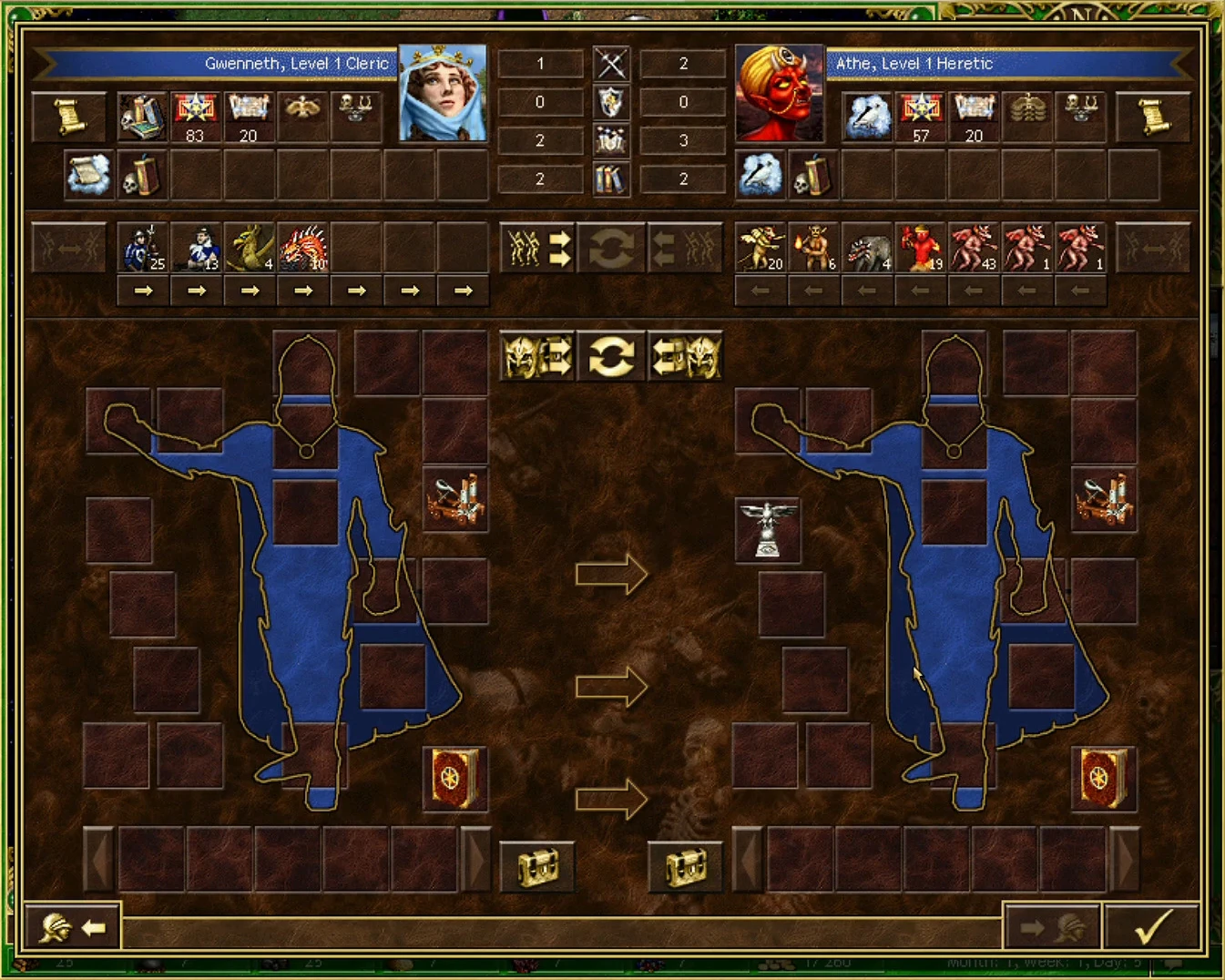
Task: Transfer the stack of 25 halberdiers rightward
Action: (x=143, y=291)
